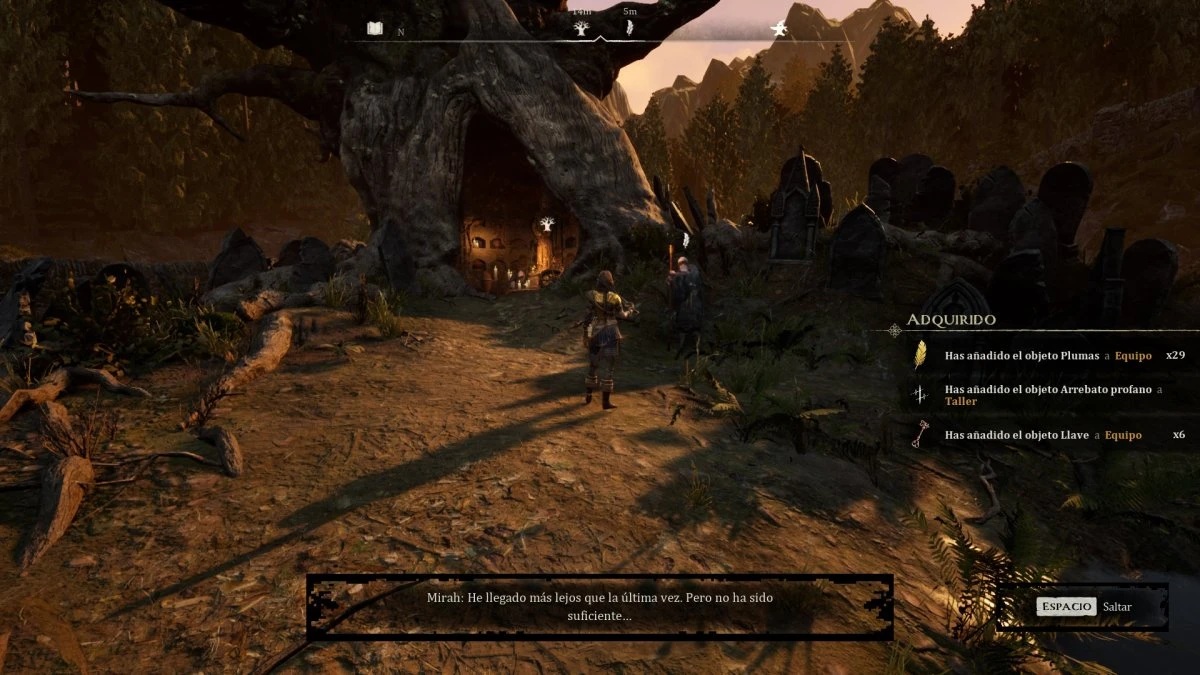Image resolution: width=1200 pixels, height=675 pixels.
Task: Click the bird marker on the compass bar
Action: tap(778, 29)
